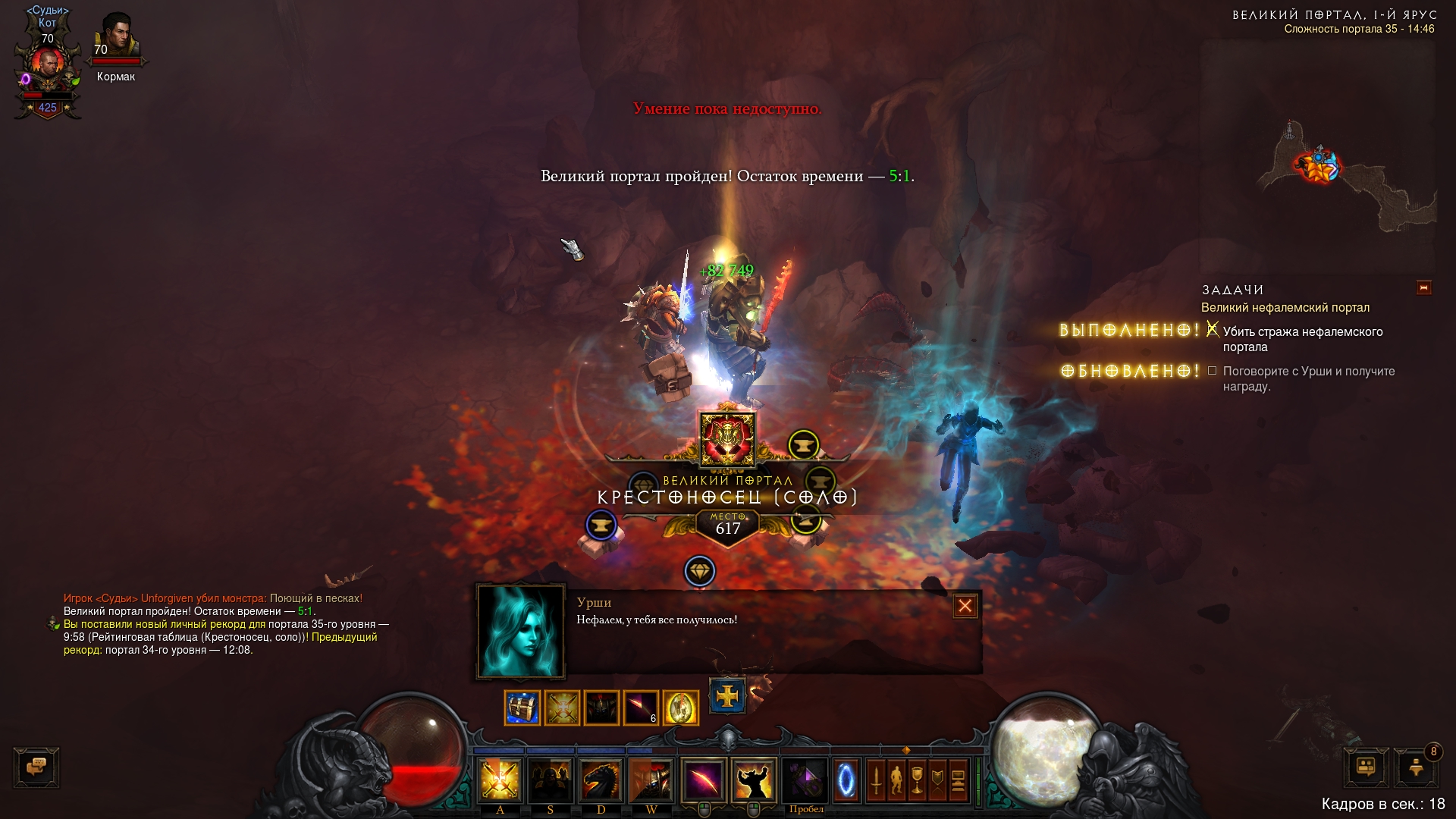Click the treasure chest buff icon
This screenshot has height=819, width=1456.
(522, 708)
